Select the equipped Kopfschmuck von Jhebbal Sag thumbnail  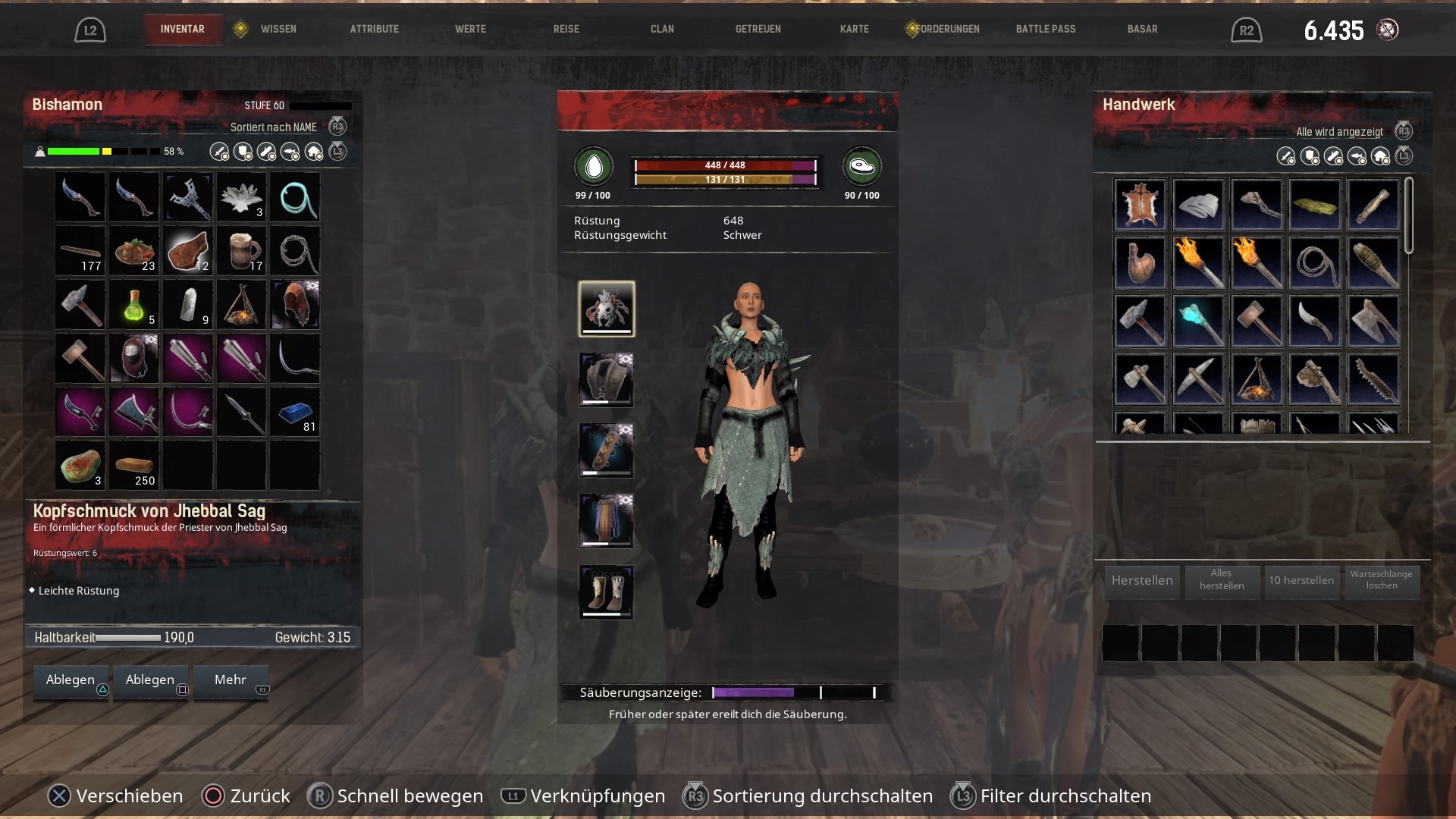(606, 309)
